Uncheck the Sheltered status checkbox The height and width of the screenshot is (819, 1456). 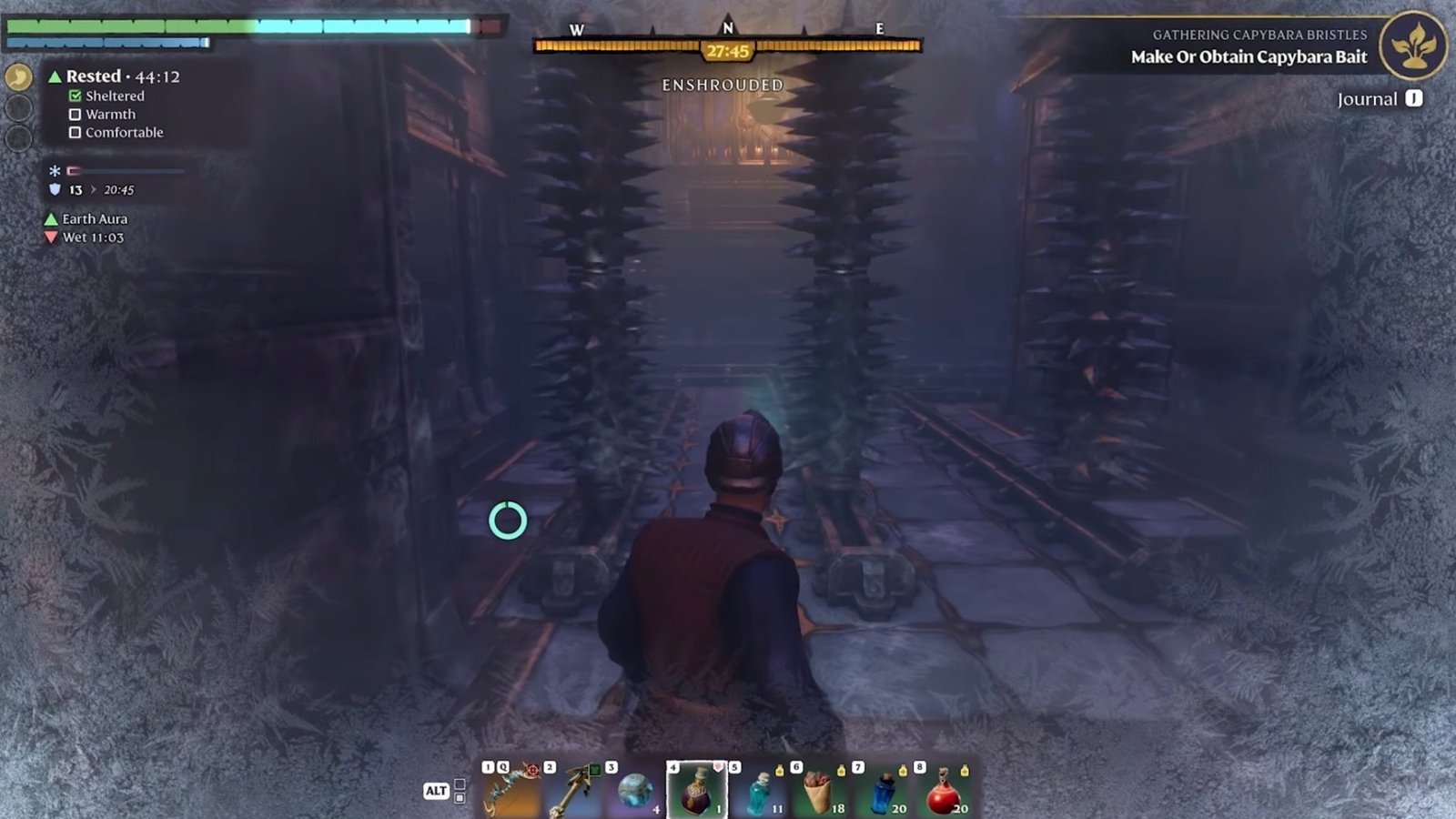[x=76, y=96]
